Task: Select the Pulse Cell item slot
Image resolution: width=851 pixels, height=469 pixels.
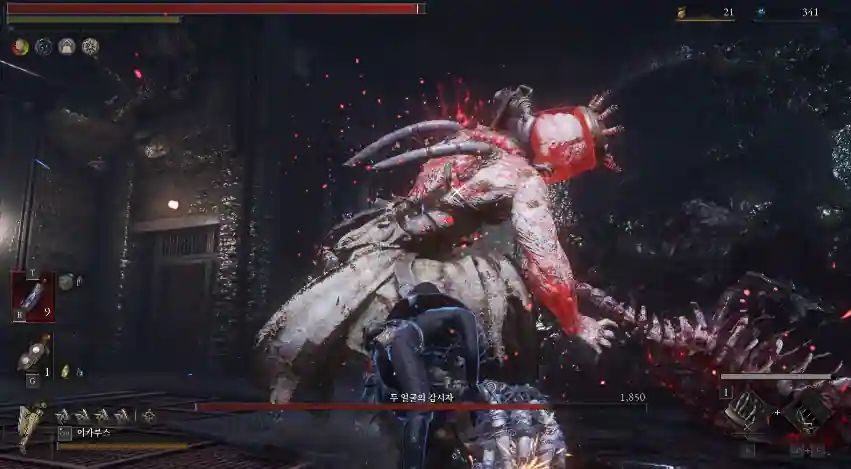Action: (x=32, y=296)
